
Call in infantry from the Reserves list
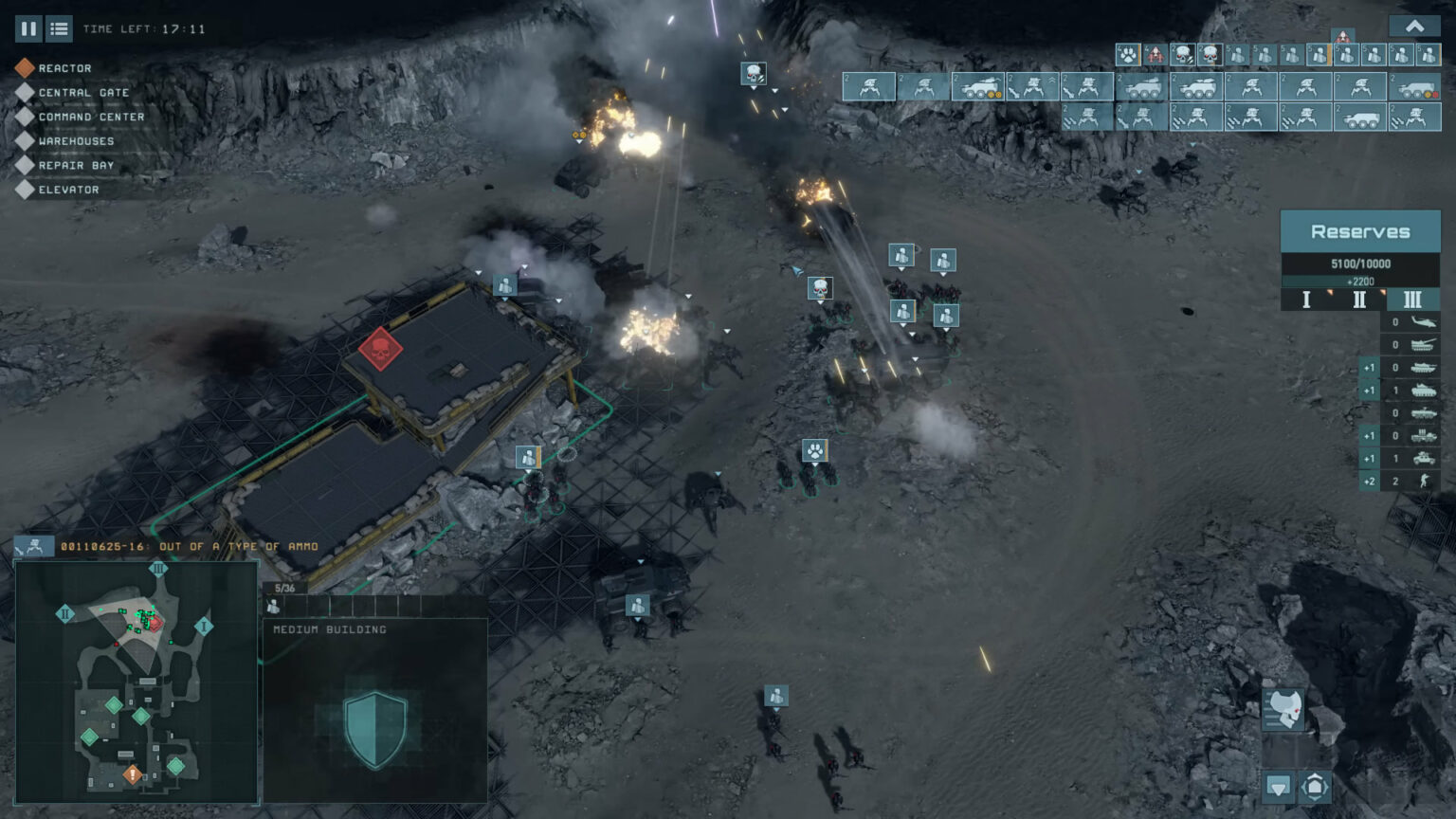[1423, 481]
